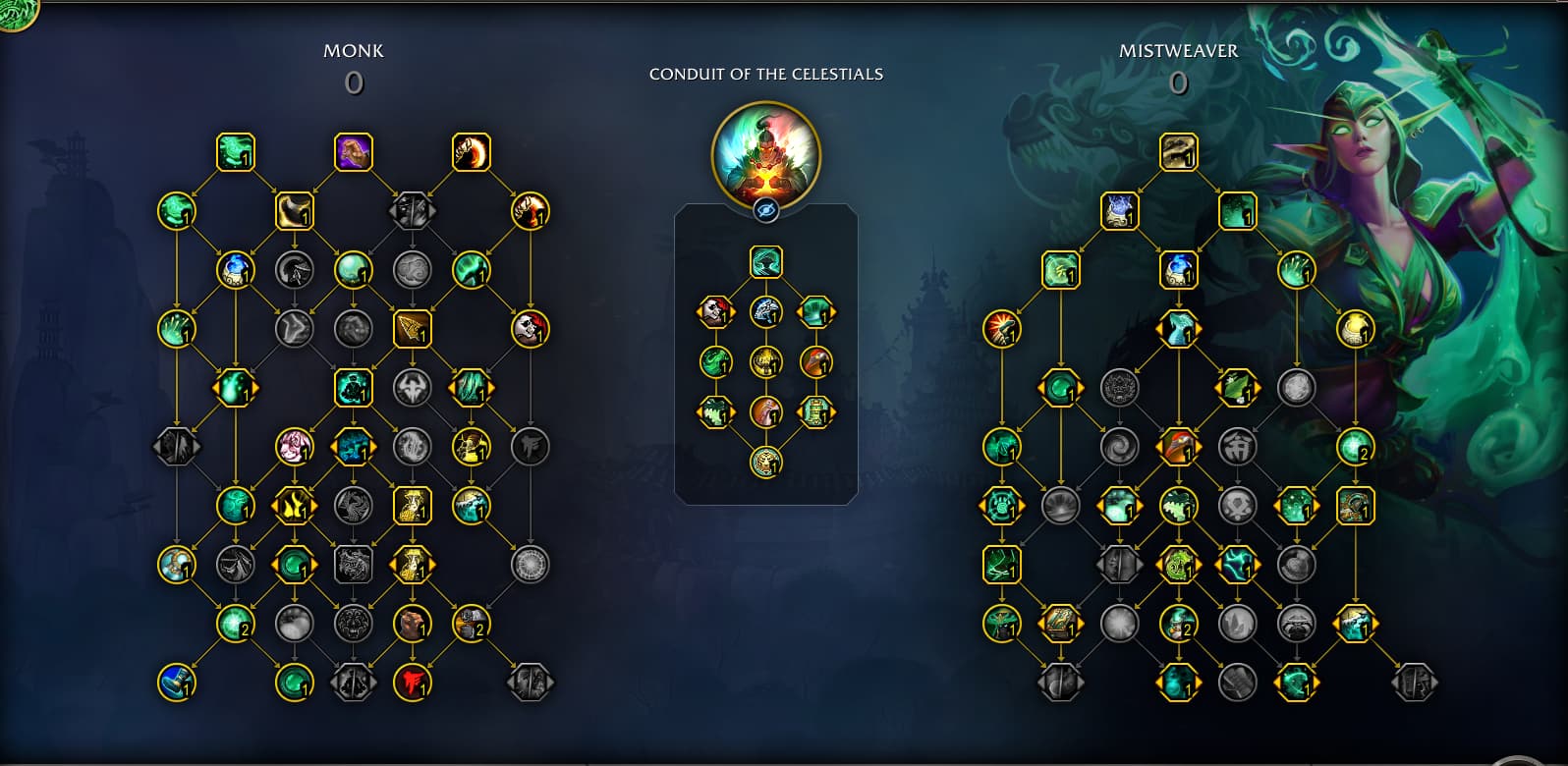The width and height of the screenshot is (1568, 766).
Task: Select the armored statue Mistweaver talent
Action: pyautogui.click(x=1355, y=506)
